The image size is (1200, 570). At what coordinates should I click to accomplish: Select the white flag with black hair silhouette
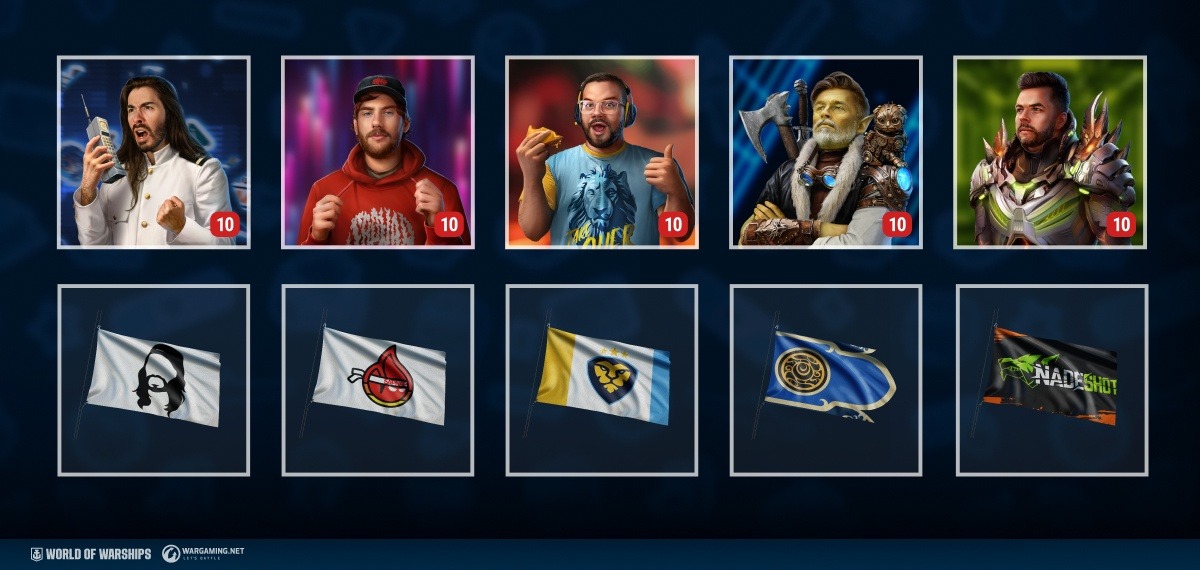click(x=154, y=380)
